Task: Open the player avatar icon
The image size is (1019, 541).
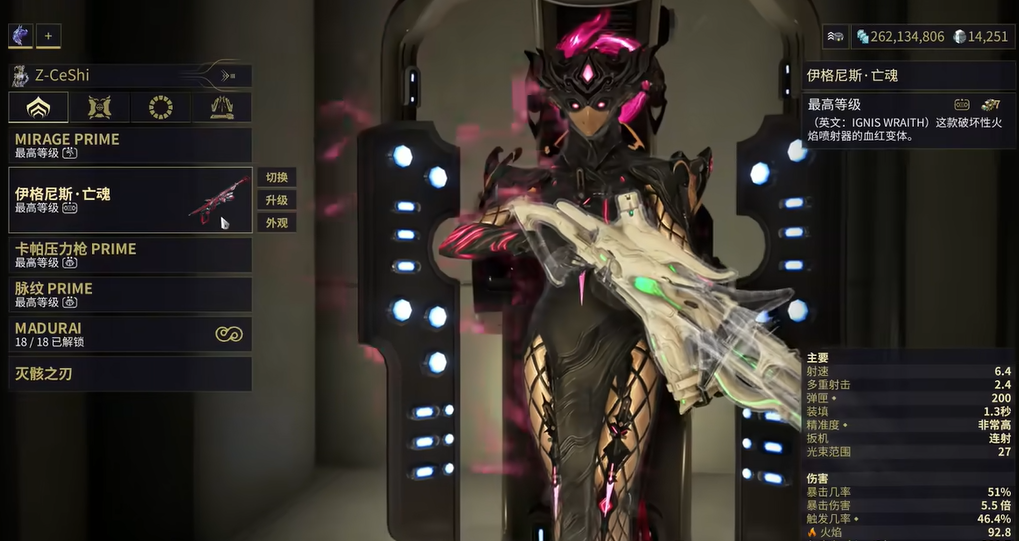Action: 20,36
